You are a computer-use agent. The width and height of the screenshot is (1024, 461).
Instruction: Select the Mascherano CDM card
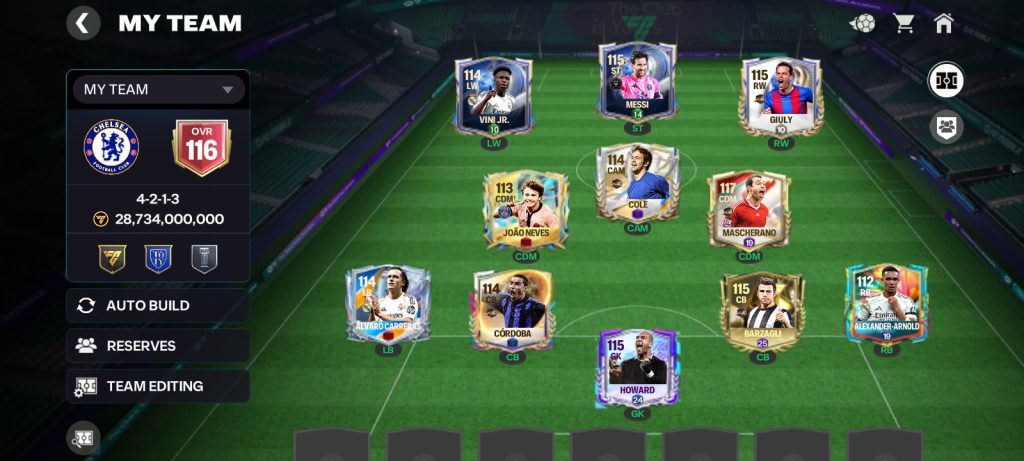[749, 210]
